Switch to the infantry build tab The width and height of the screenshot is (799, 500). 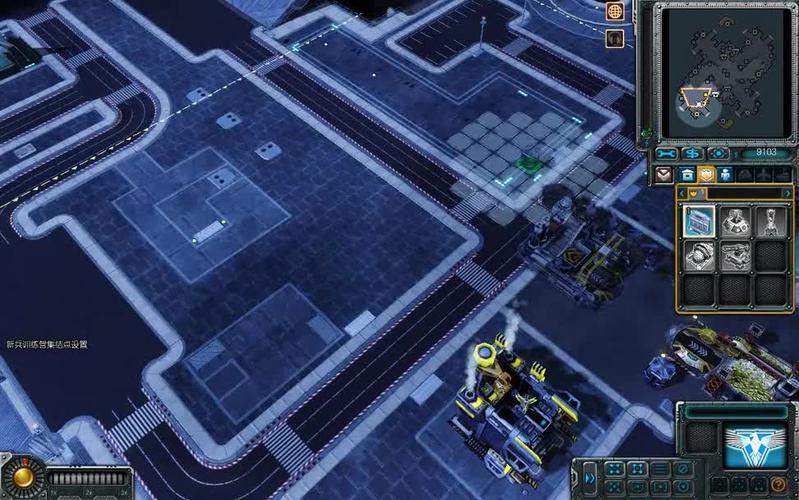point(725,174)
